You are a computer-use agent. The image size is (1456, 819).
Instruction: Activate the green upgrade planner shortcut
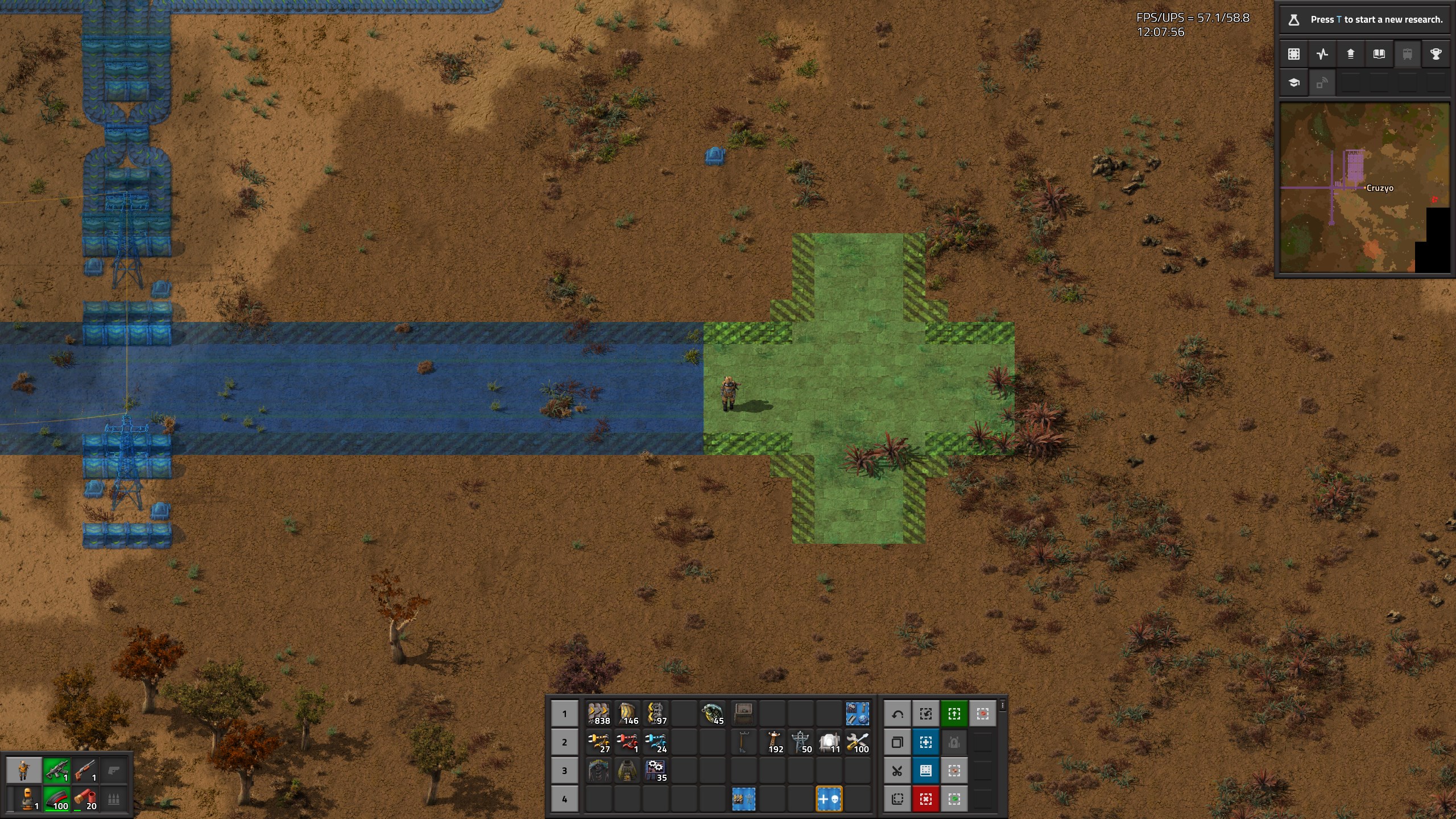point(954,714)
